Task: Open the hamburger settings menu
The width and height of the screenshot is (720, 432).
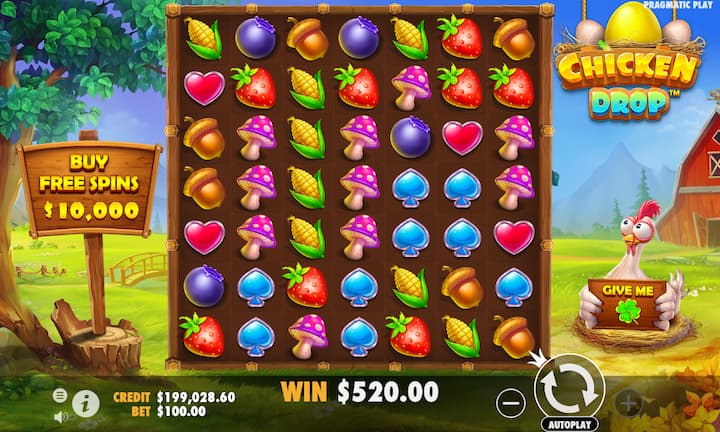Action: (60, 395)
